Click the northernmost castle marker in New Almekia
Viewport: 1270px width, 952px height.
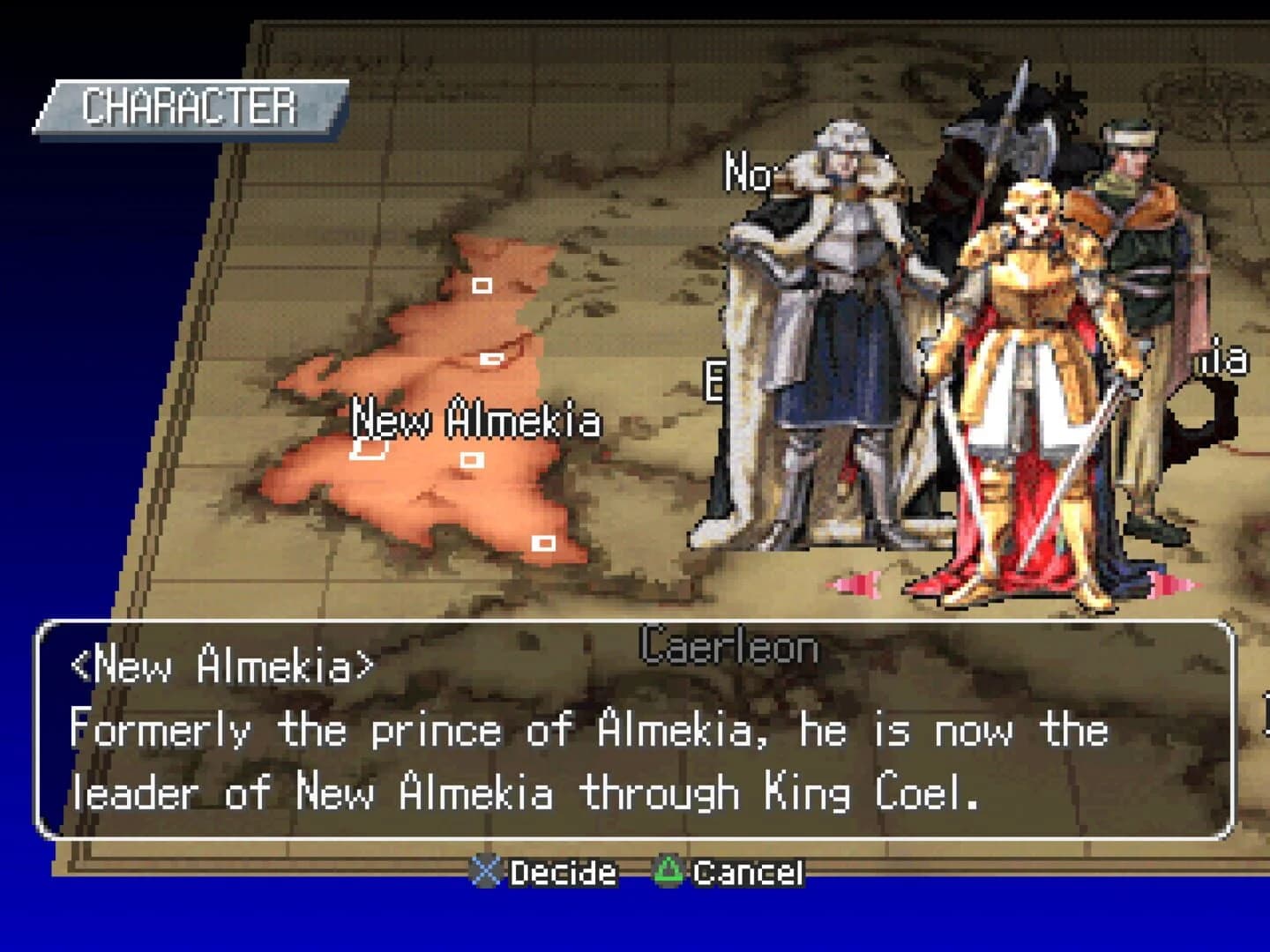(482, 285)
